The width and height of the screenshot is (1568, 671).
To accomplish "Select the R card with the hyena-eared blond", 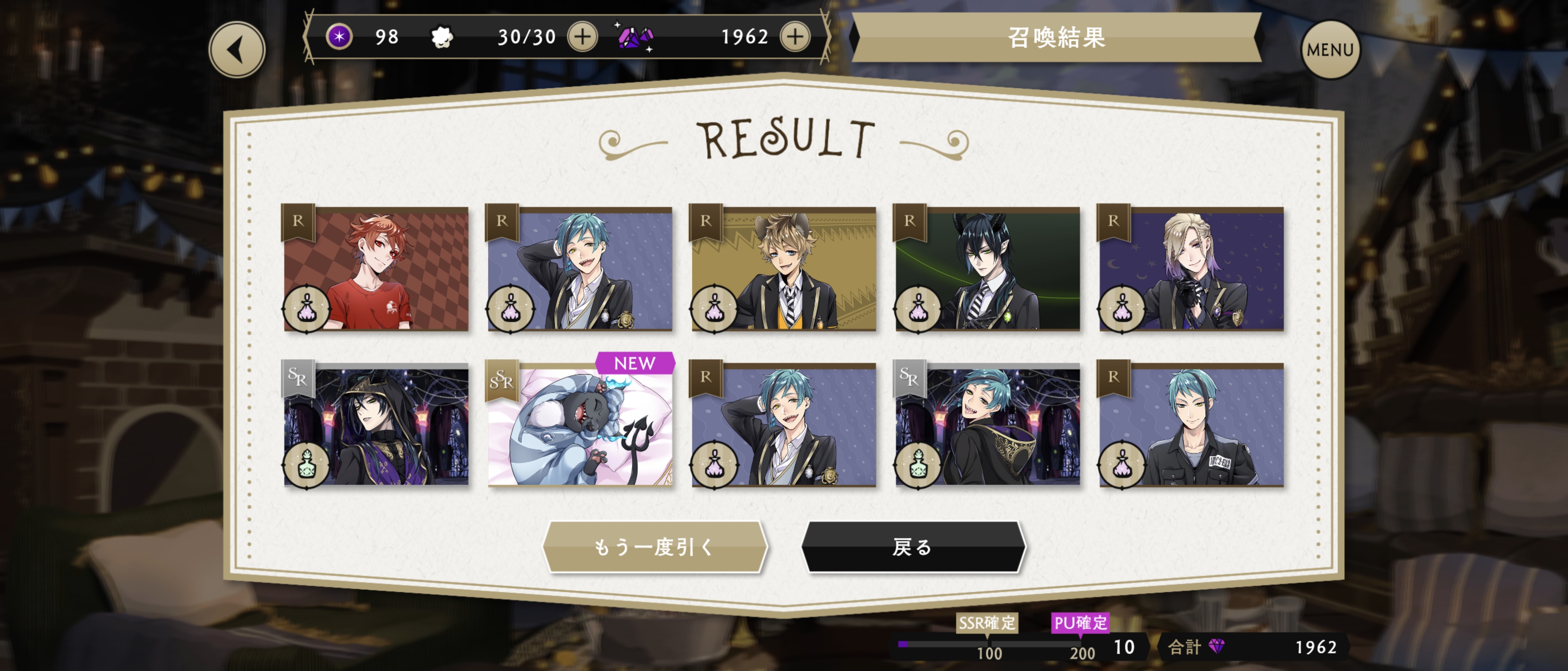I will coord(784,269).
